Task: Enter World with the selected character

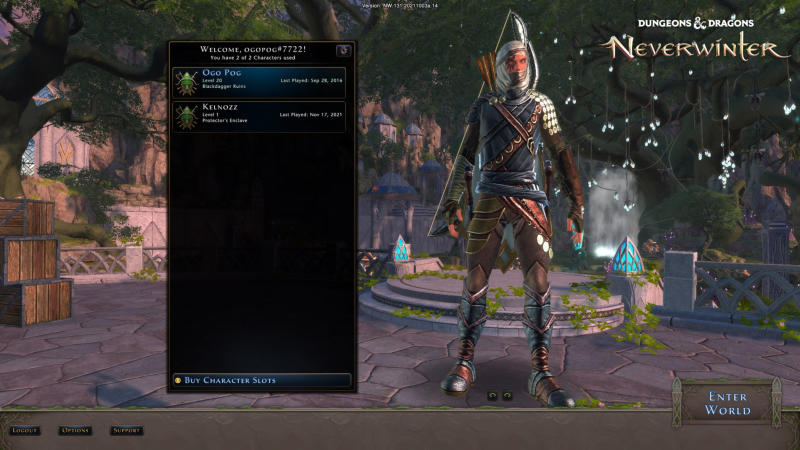Action: tap(727, 403)
